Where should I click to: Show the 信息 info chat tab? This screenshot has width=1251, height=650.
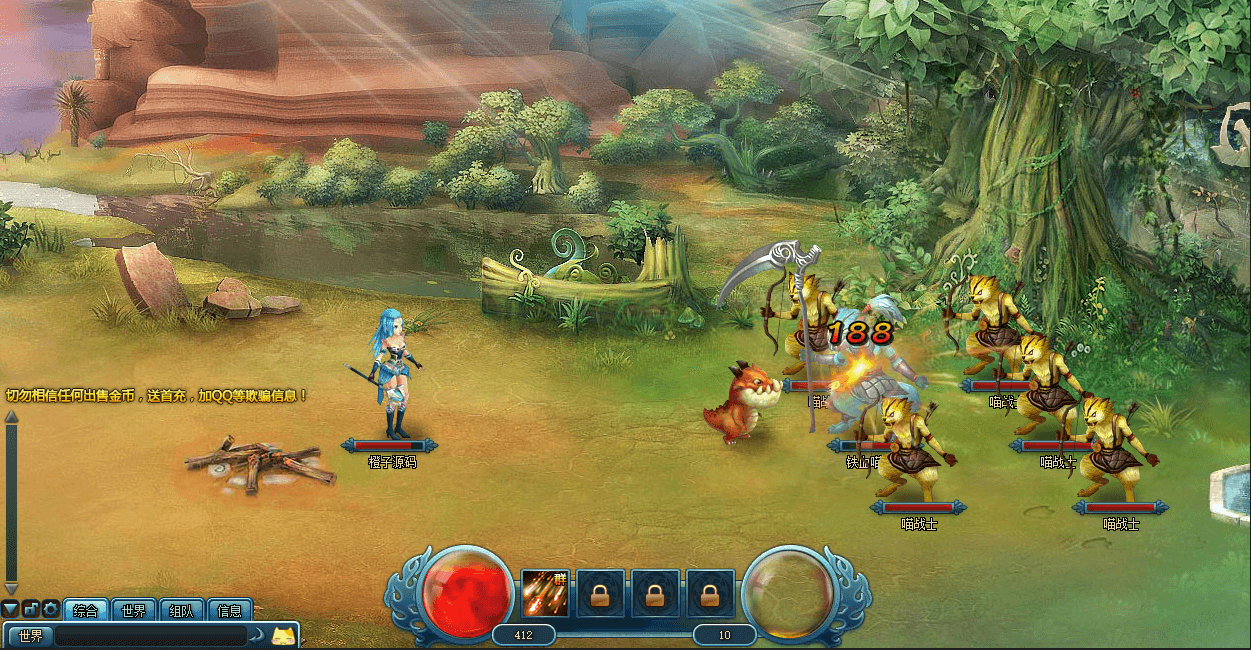coord(229,610)
